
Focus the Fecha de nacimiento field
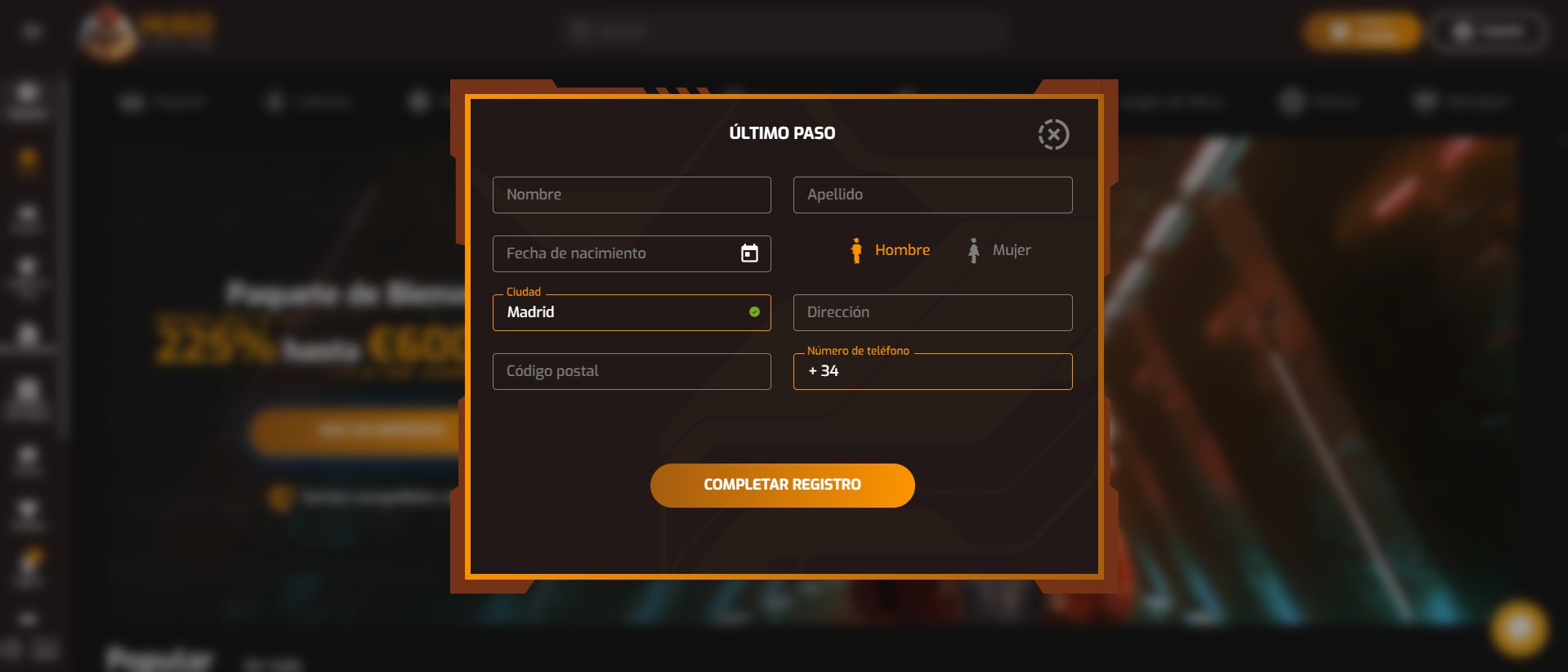[x=613, y=253]
